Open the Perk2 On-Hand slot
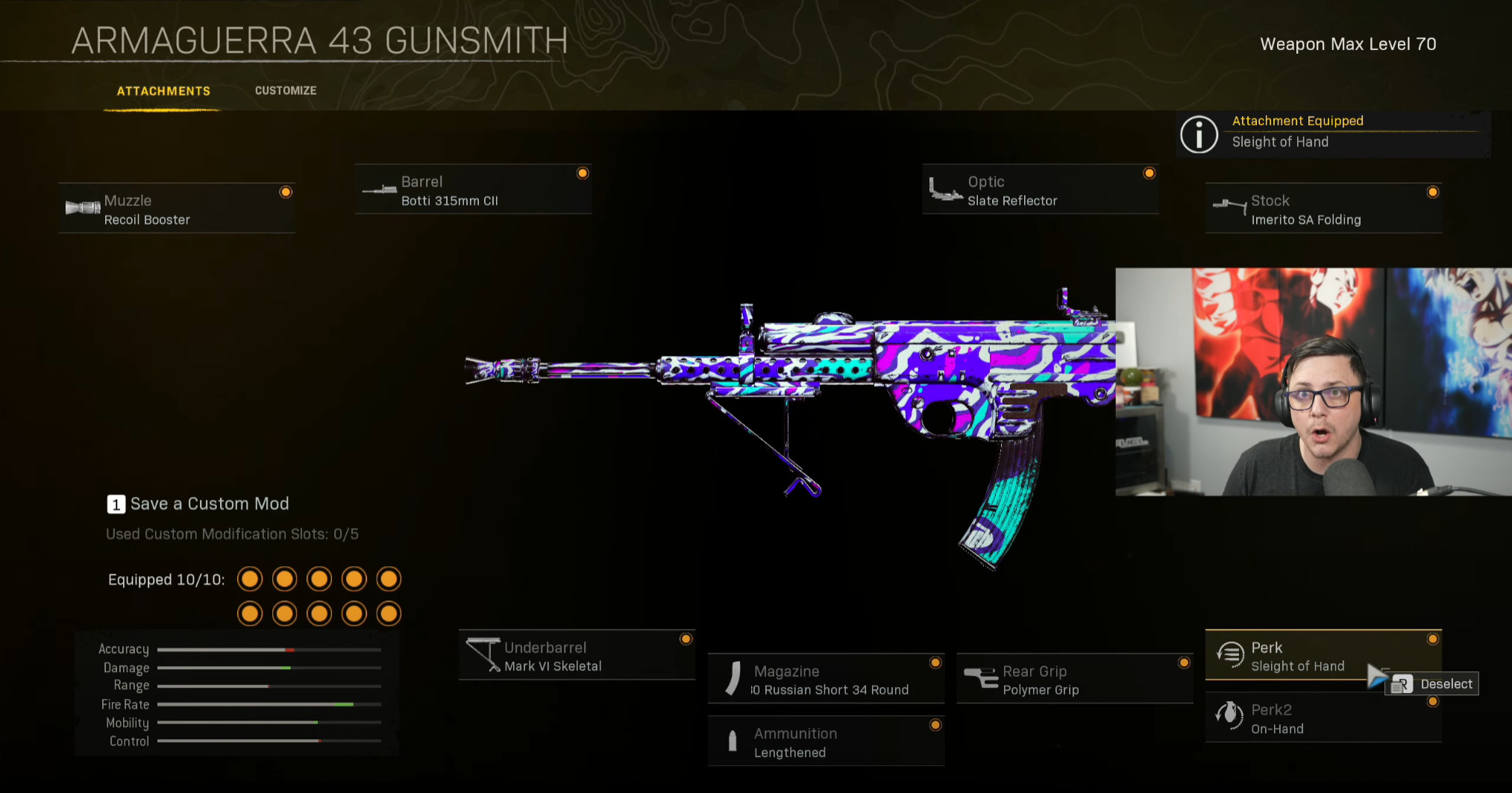Screen dimensions: 1512x793 pyautogui.click(x=1323, y=718)
